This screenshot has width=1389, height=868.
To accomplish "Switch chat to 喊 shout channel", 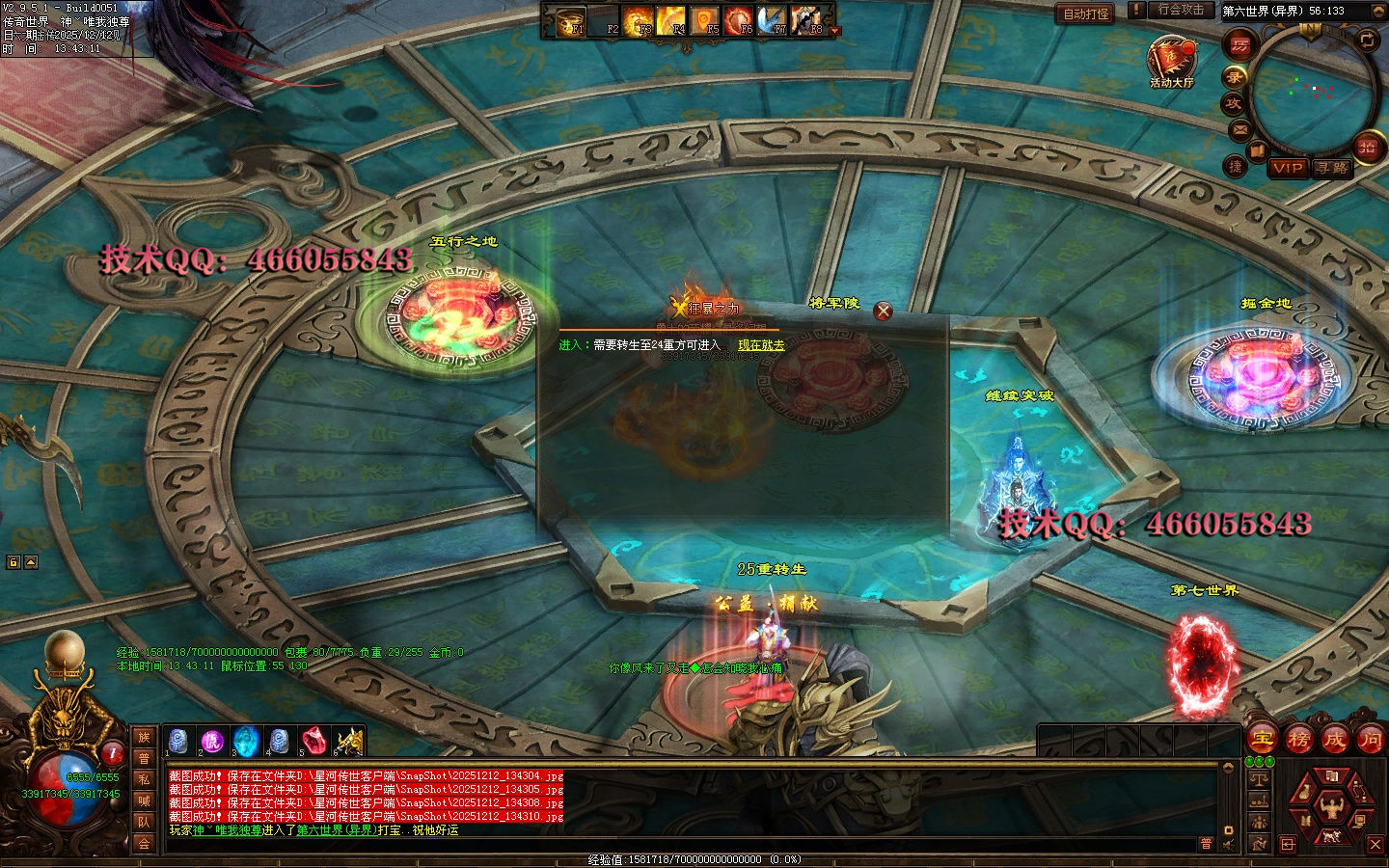I will pos(144,800).
